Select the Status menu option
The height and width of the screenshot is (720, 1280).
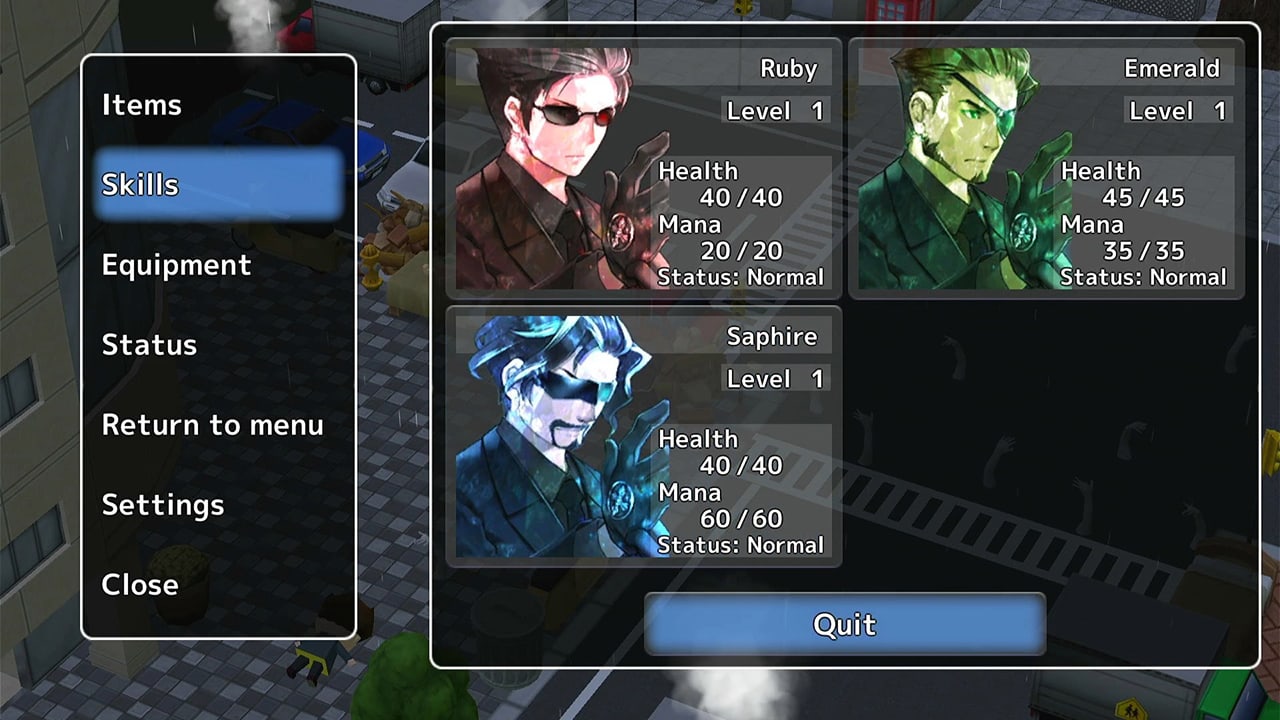coord(150,345)
